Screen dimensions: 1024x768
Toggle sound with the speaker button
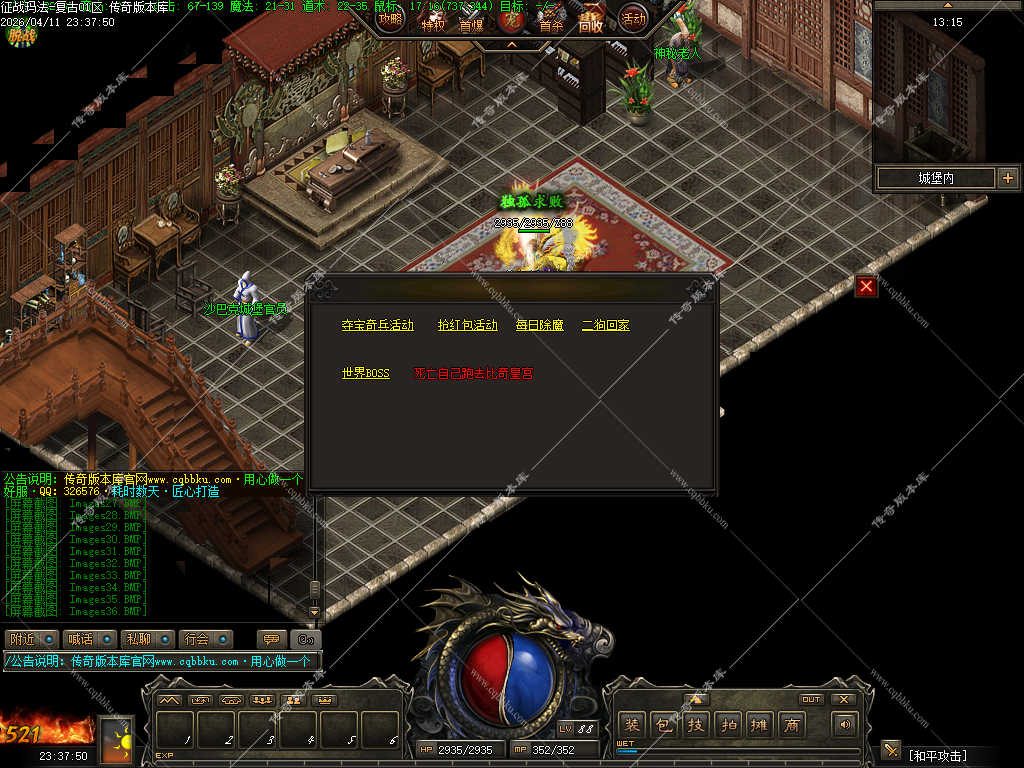pyautogui.click(x=846, y=724)
